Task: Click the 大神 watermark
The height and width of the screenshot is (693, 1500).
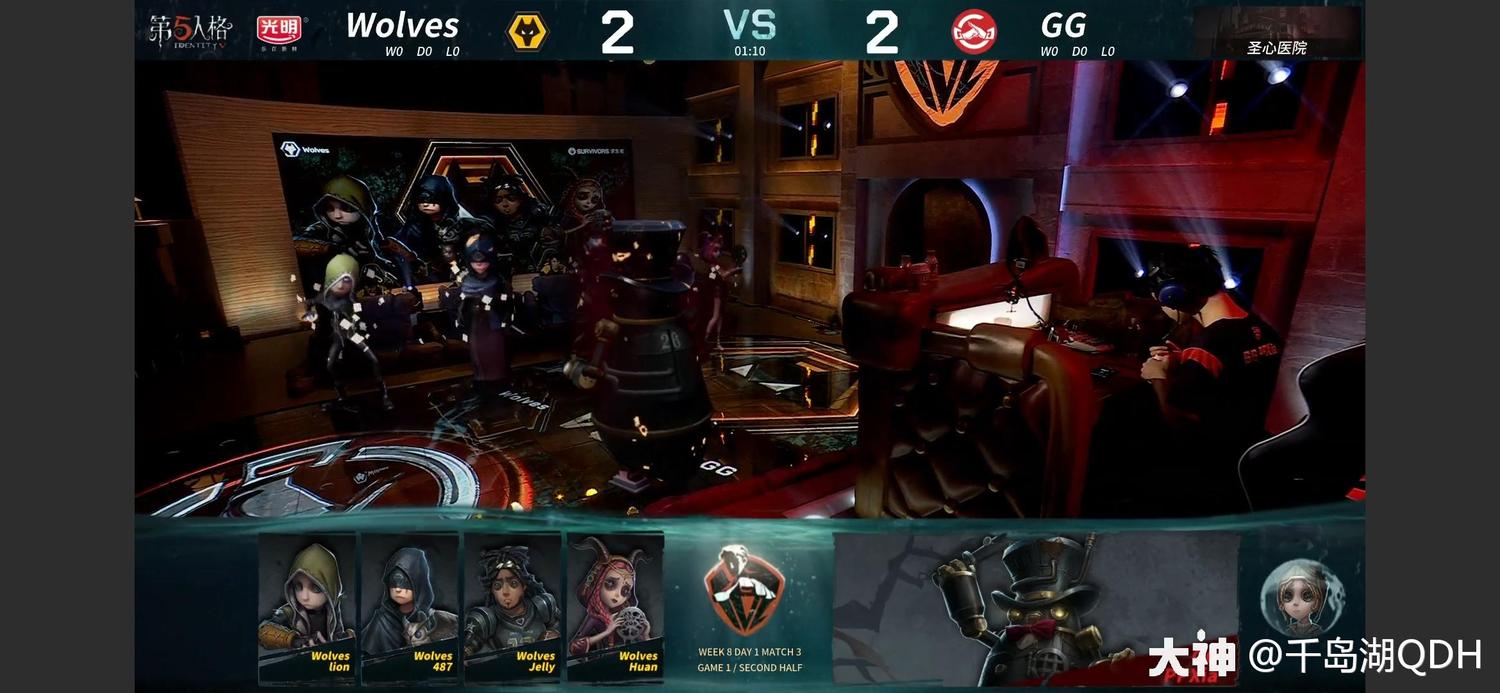Action: pos(1191,657)
